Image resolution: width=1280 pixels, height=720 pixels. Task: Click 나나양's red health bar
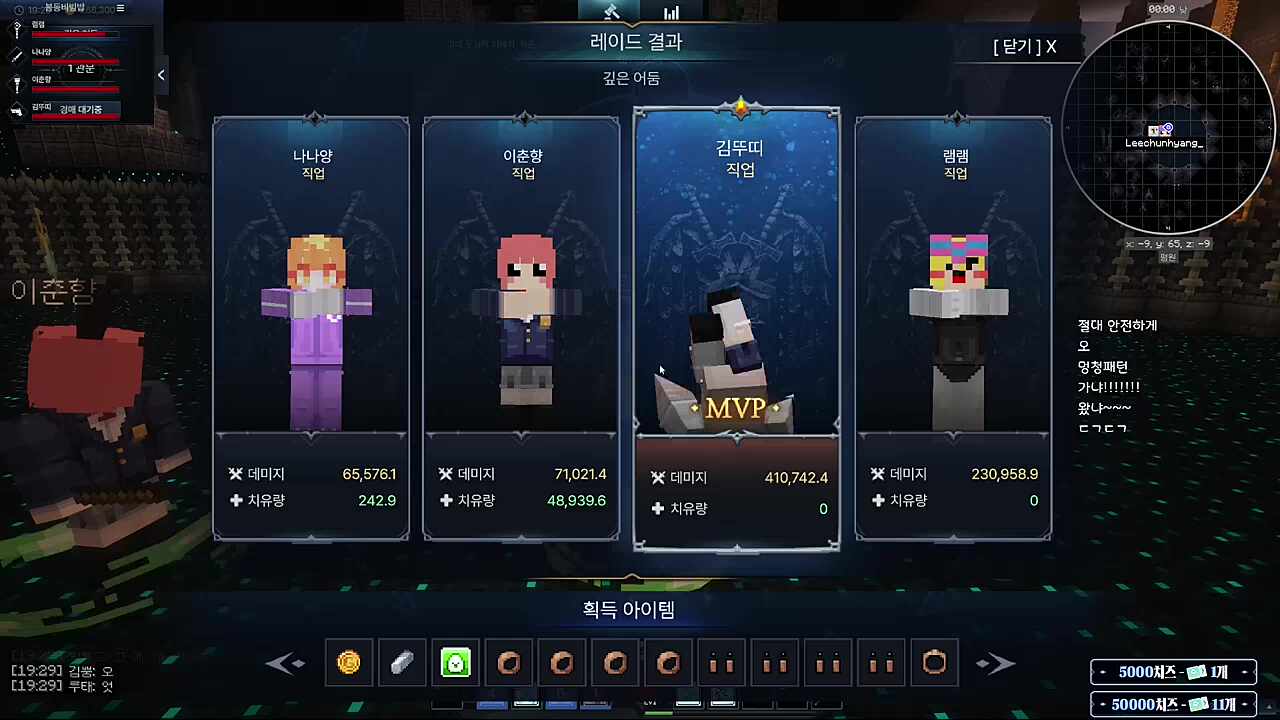(x=76, y=62)
